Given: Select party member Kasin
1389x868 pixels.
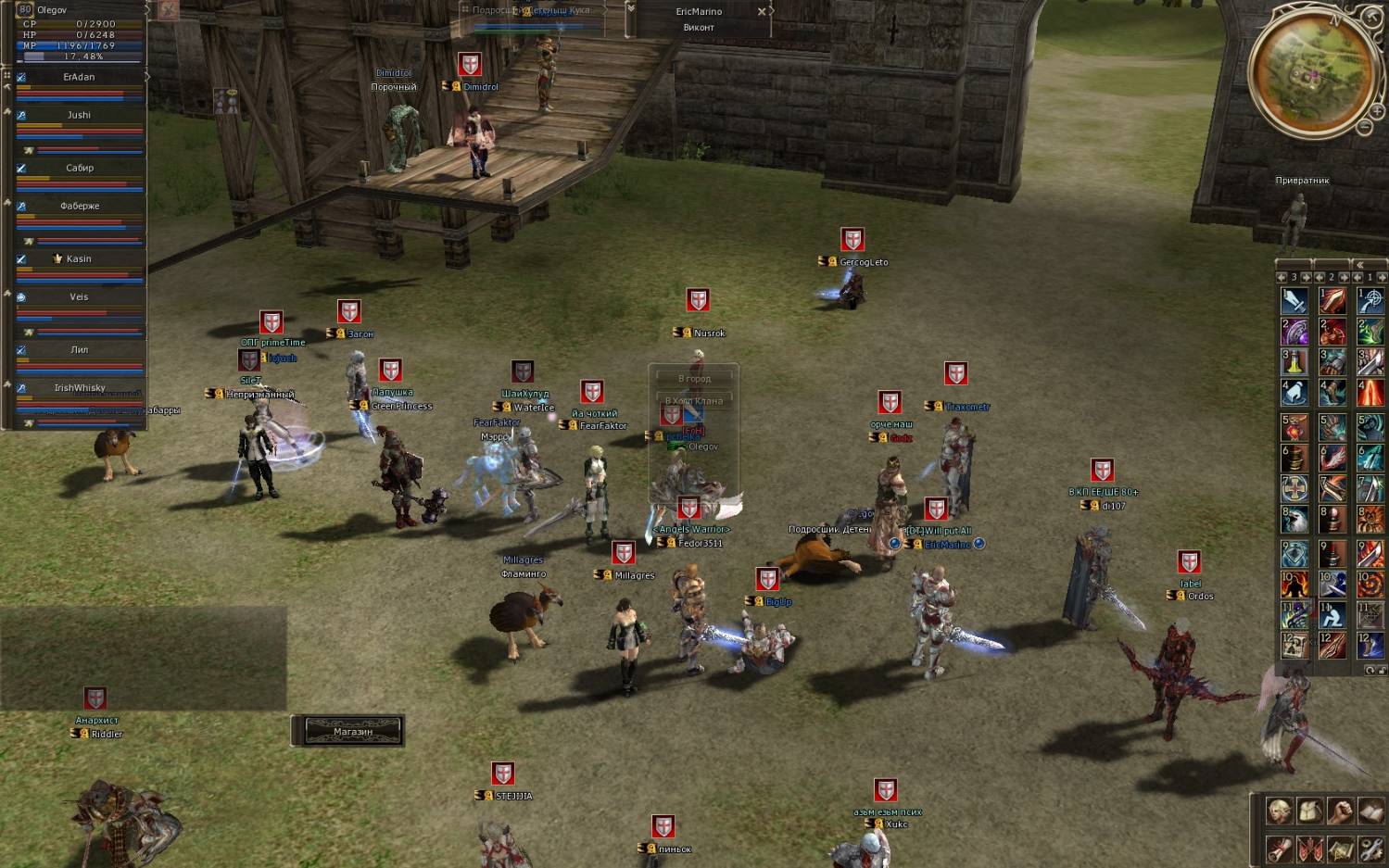Looking at the screenshot, I should [x=79, y=258].
